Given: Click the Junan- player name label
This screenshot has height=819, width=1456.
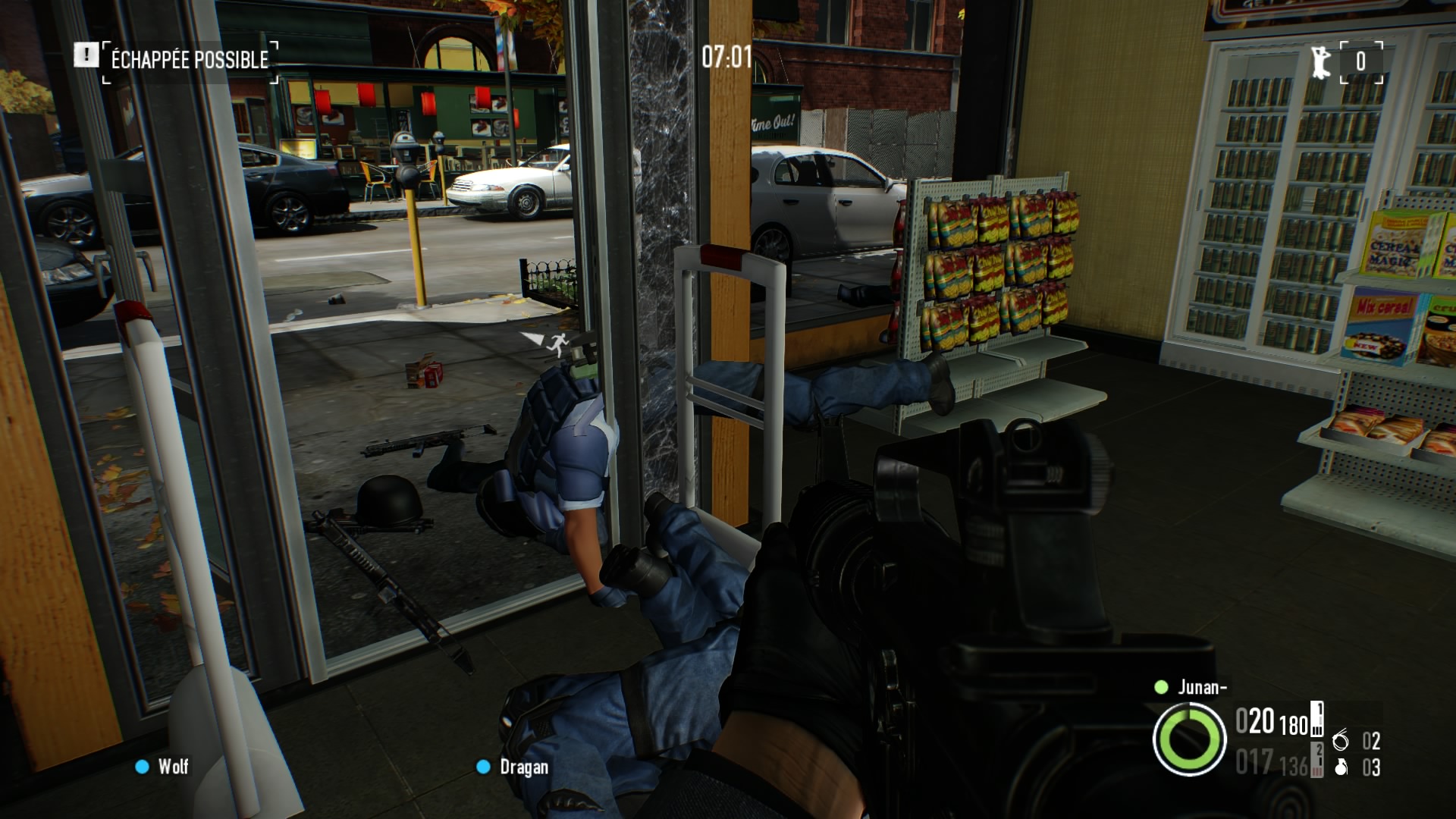Looking at the screenshot, I should click(1202, 687).
